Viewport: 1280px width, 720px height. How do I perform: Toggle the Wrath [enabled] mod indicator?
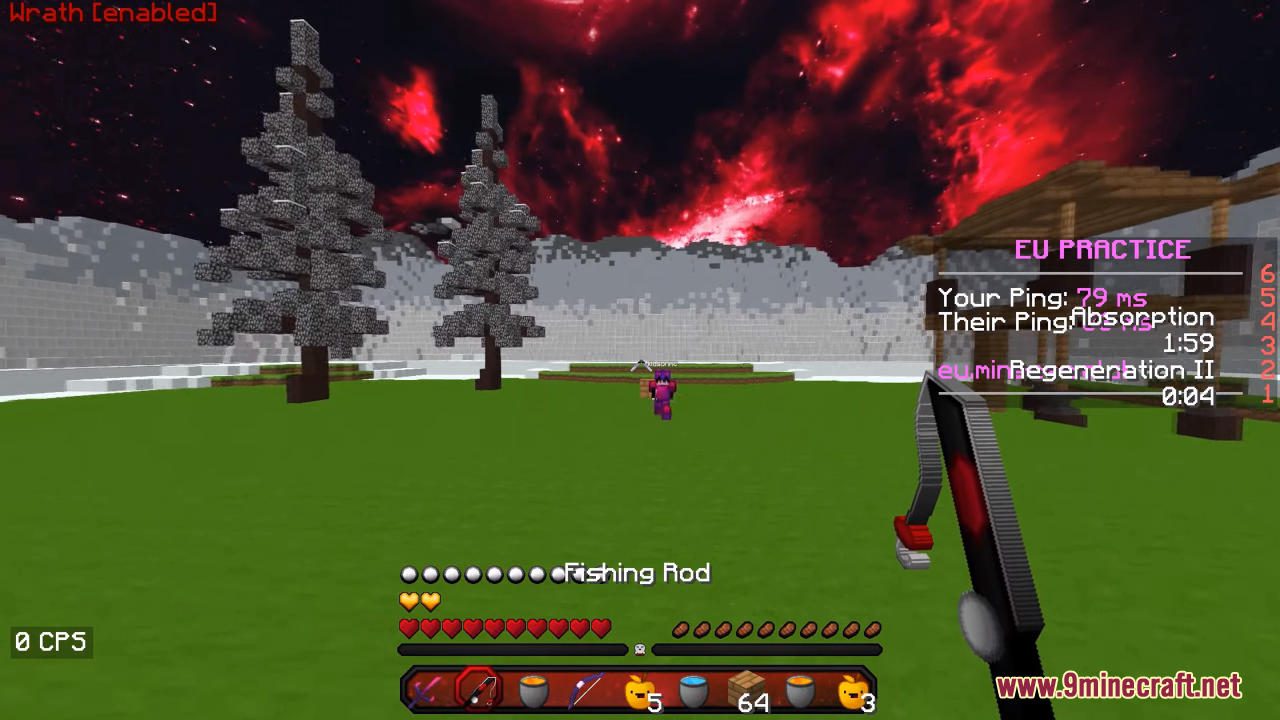(113, 14)
